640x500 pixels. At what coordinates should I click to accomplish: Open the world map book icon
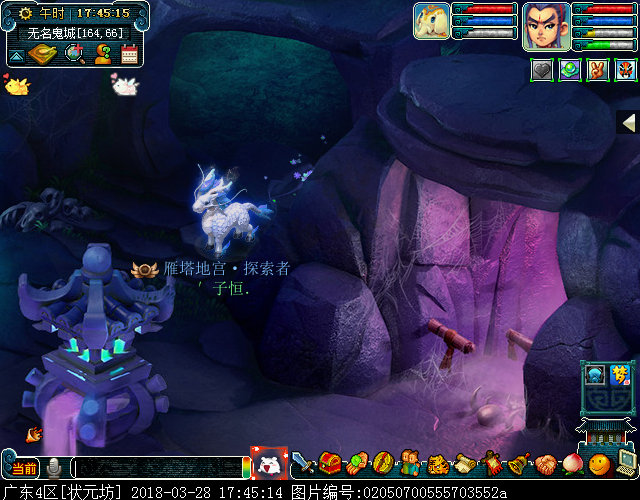point(42,54)
